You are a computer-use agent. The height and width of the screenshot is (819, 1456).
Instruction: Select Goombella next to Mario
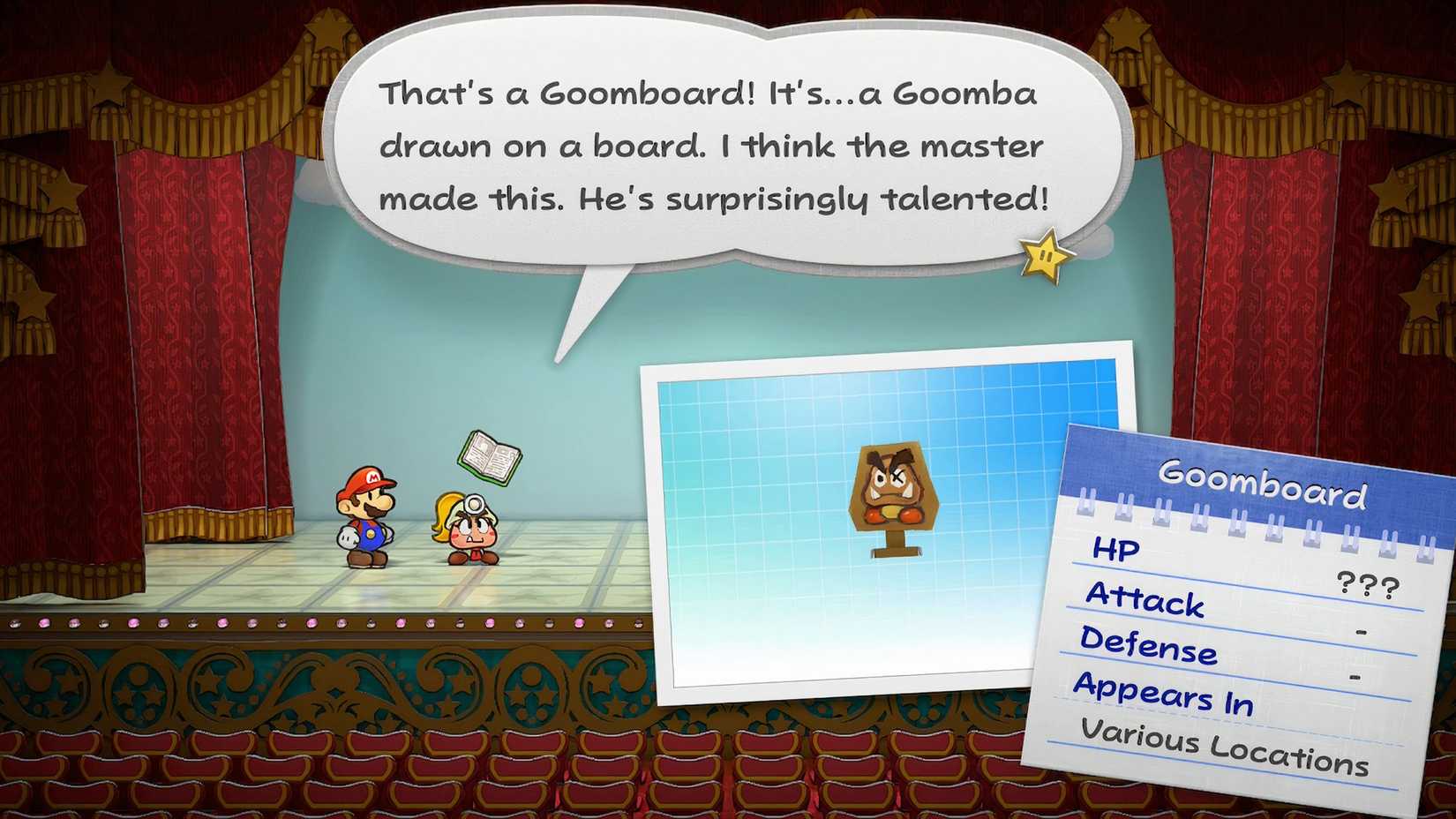coord(474,530)
